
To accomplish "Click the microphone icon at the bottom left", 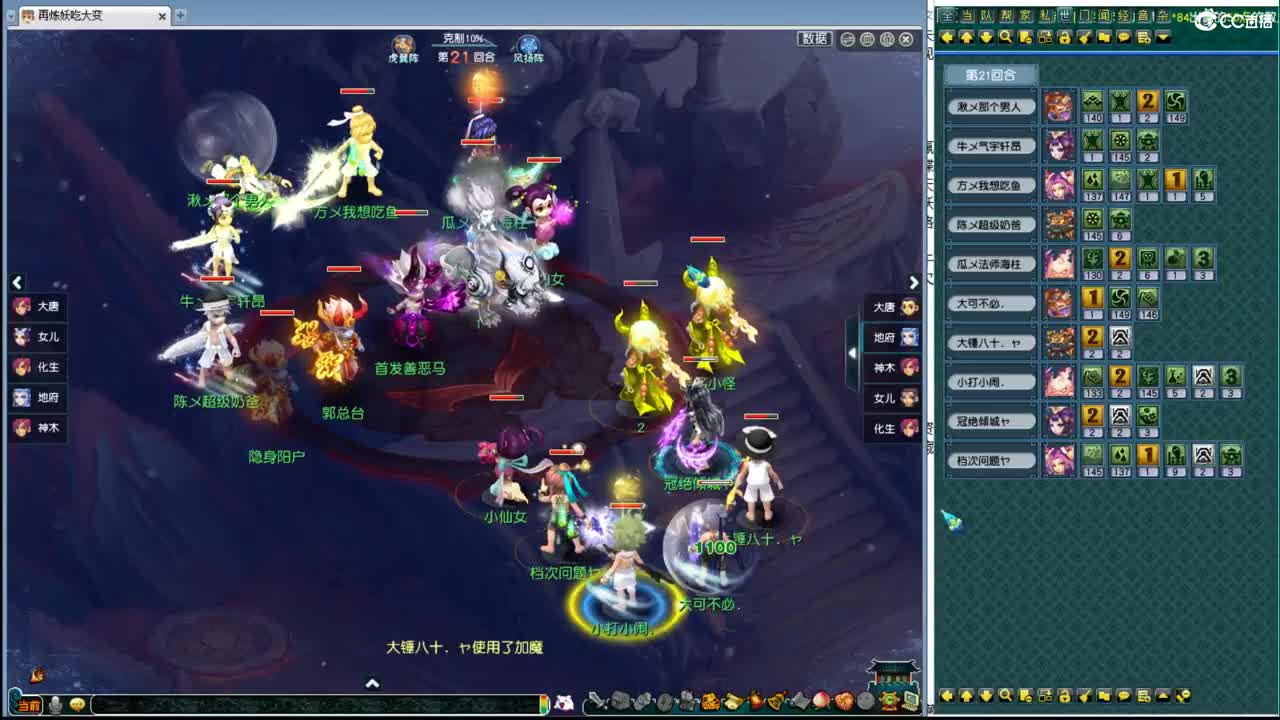I will tap(55, 705).
